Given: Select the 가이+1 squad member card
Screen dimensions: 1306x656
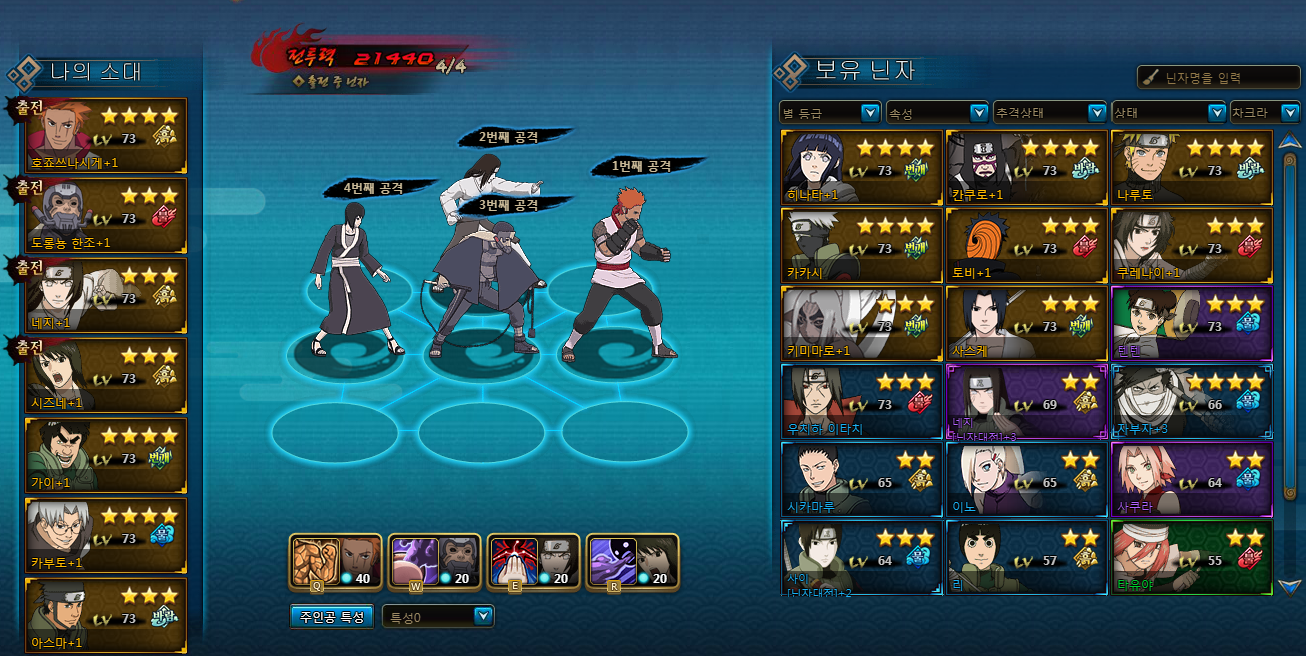Looking at the screenshot, I should pos(106,456).
